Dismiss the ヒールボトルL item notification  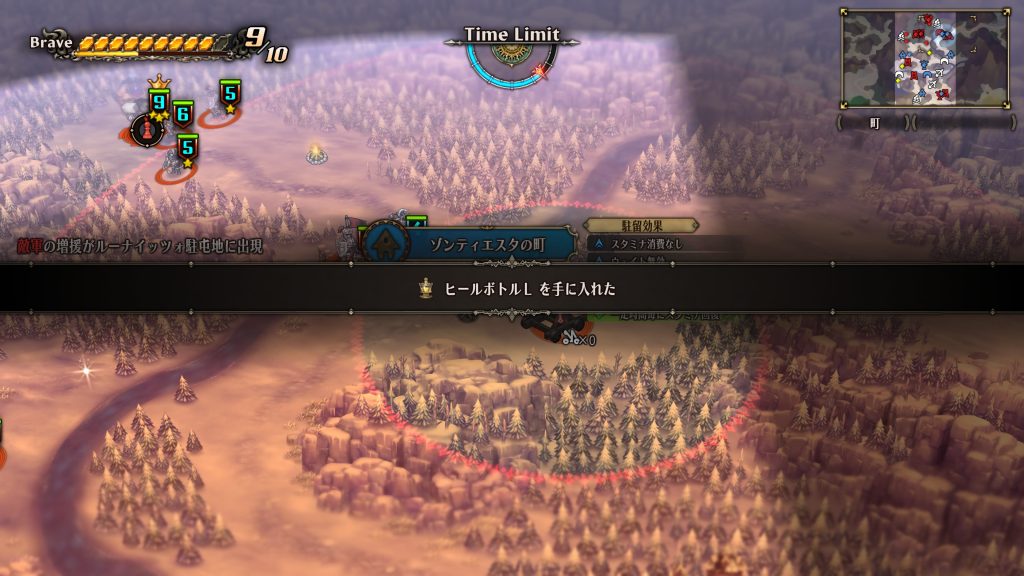coord(512,288)
